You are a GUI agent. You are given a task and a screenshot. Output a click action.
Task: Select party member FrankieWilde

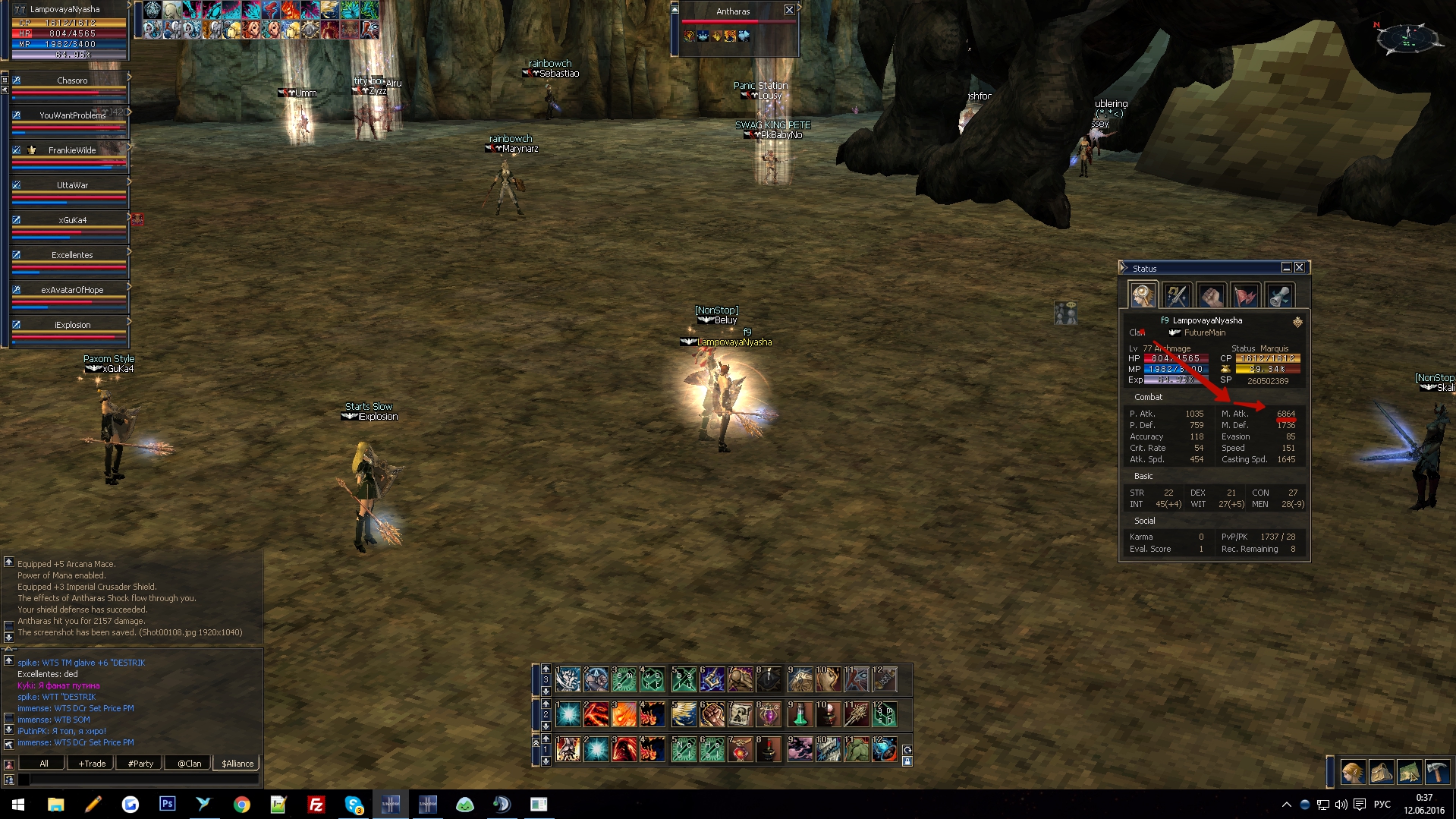(x=72, y=150)
